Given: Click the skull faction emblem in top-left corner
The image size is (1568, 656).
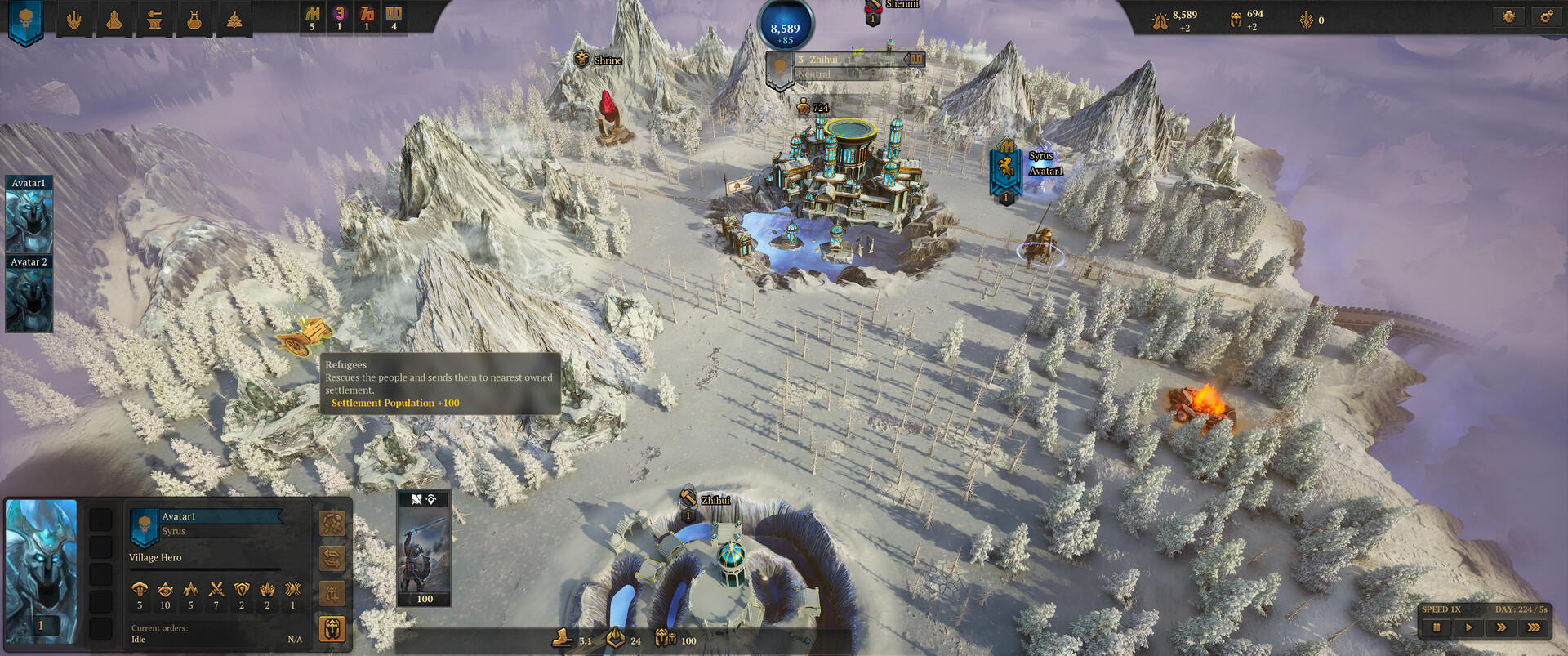Looking at the screenshot, I should [24, 18].
